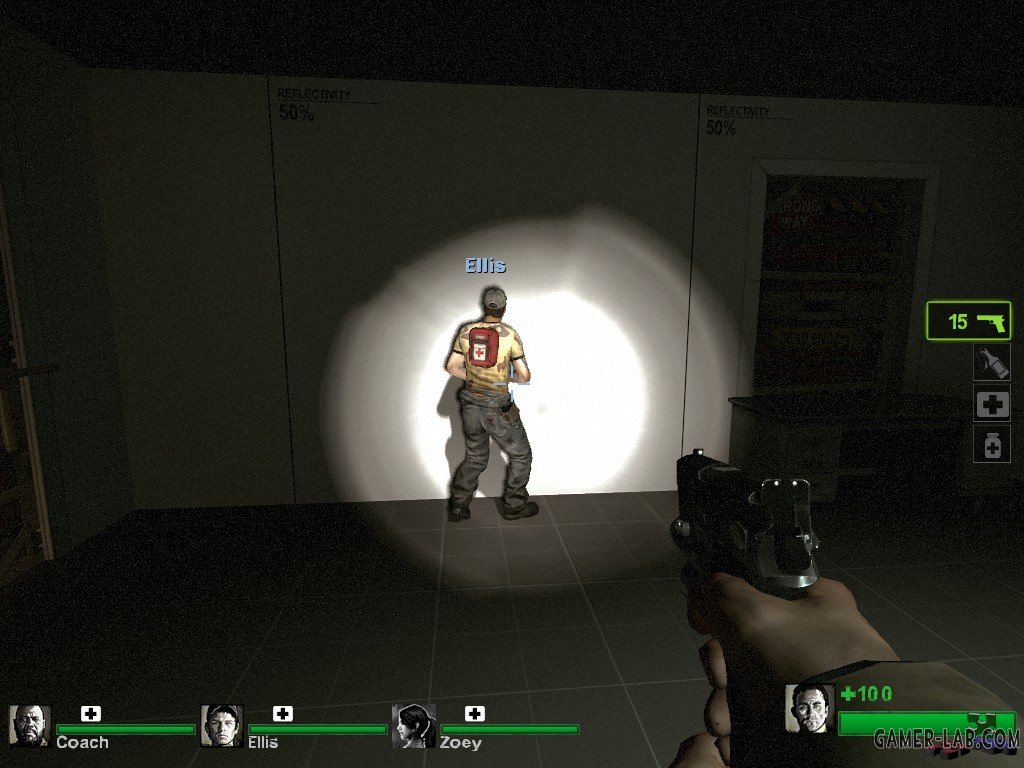Click Coach's teammate portrait
The image size is (1024, 768).
[x=29, y=726]
